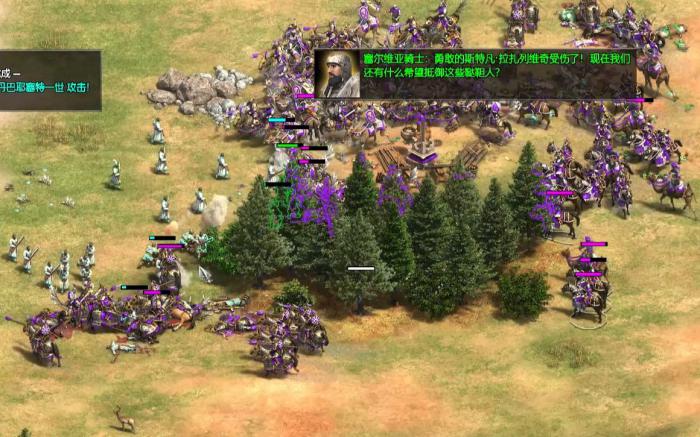The width and height of the screenshot is (700, 437).
Task: Click the Serbian knight portrait in the dialogue box
Action: [338, 75]
